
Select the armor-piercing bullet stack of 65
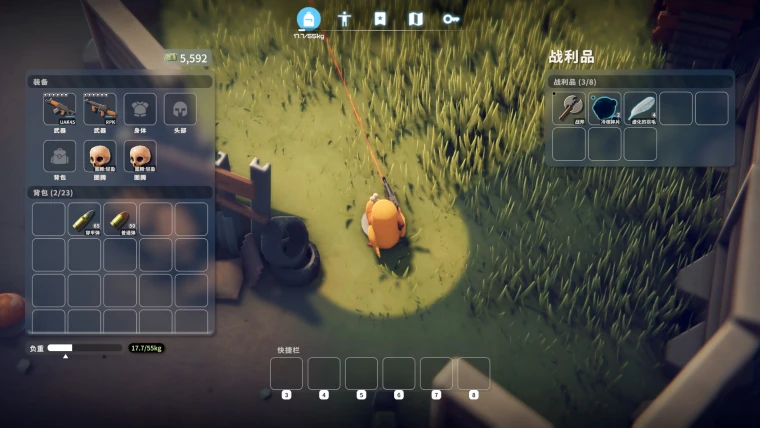click(x=85, y=219)
